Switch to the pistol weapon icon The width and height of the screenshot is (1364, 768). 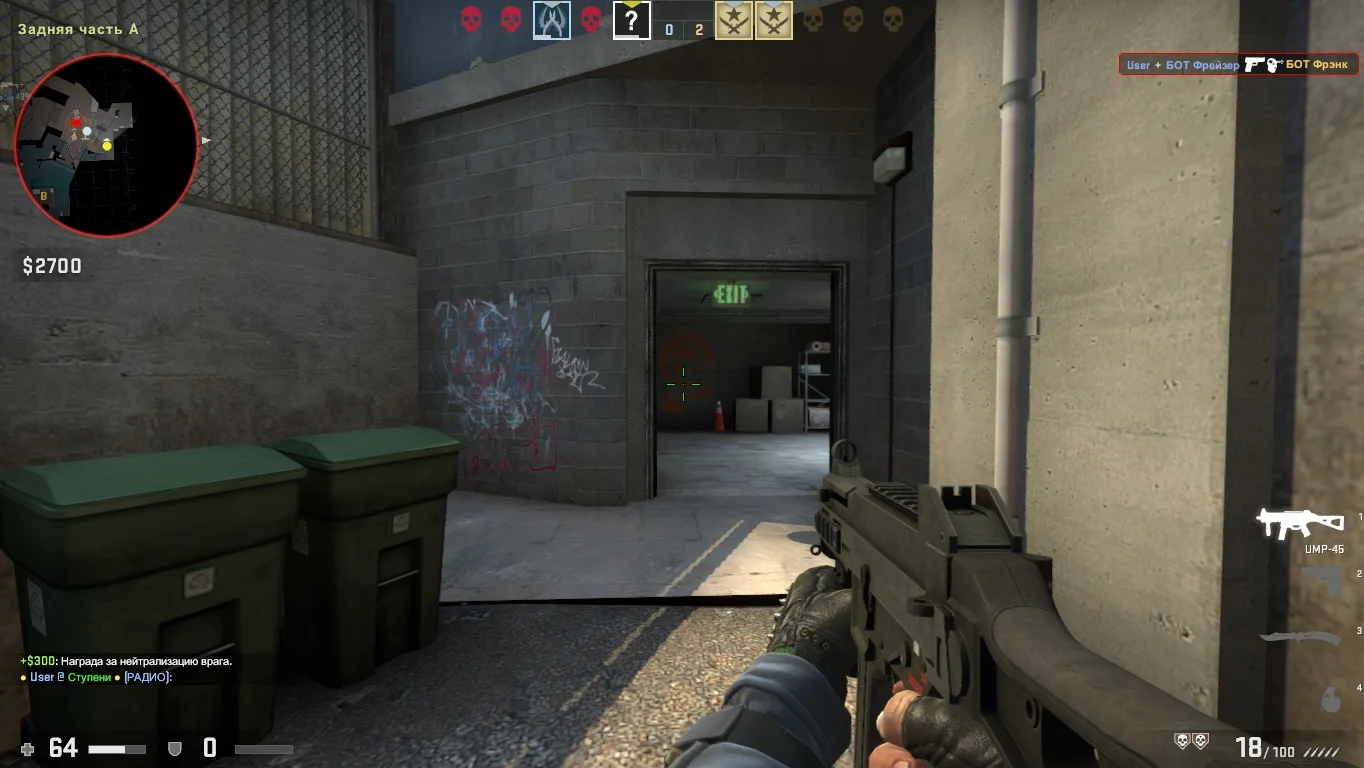click(1322, 581)
